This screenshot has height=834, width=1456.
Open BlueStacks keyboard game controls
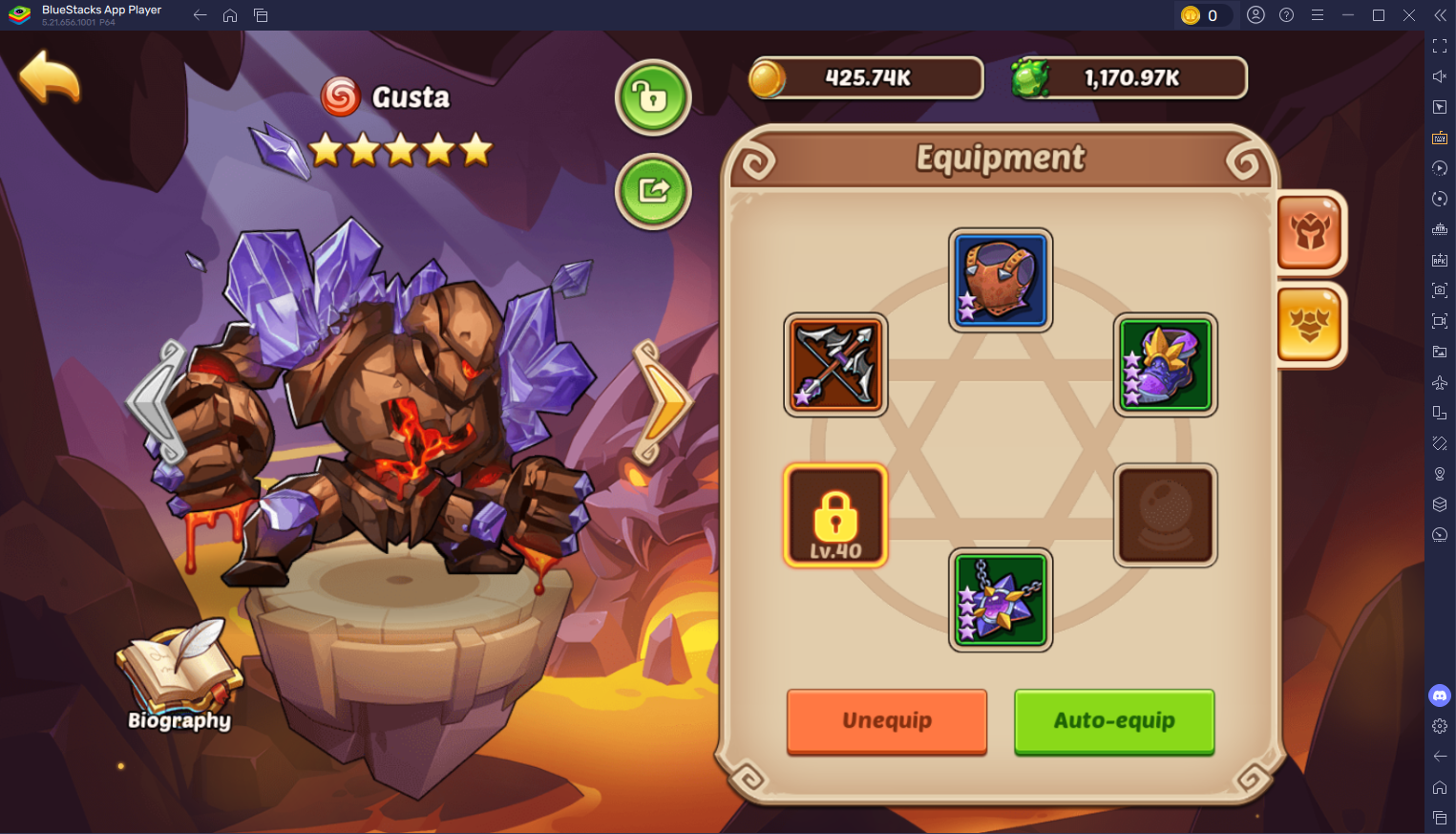coord(1440,137)
